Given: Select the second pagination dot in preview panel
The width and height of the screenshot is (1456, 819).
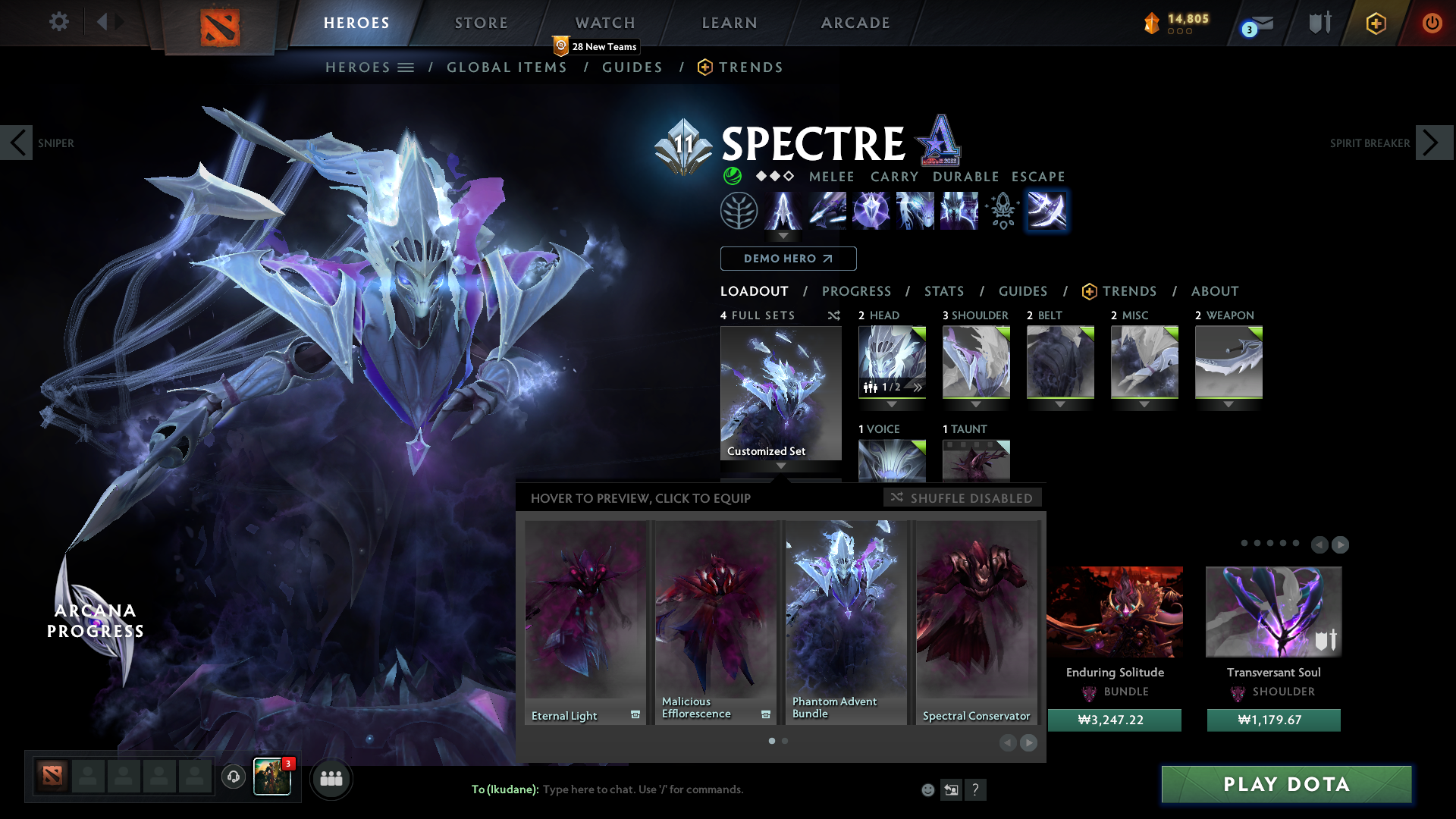Looking at the screenshot, I should [x=783, y=741].
